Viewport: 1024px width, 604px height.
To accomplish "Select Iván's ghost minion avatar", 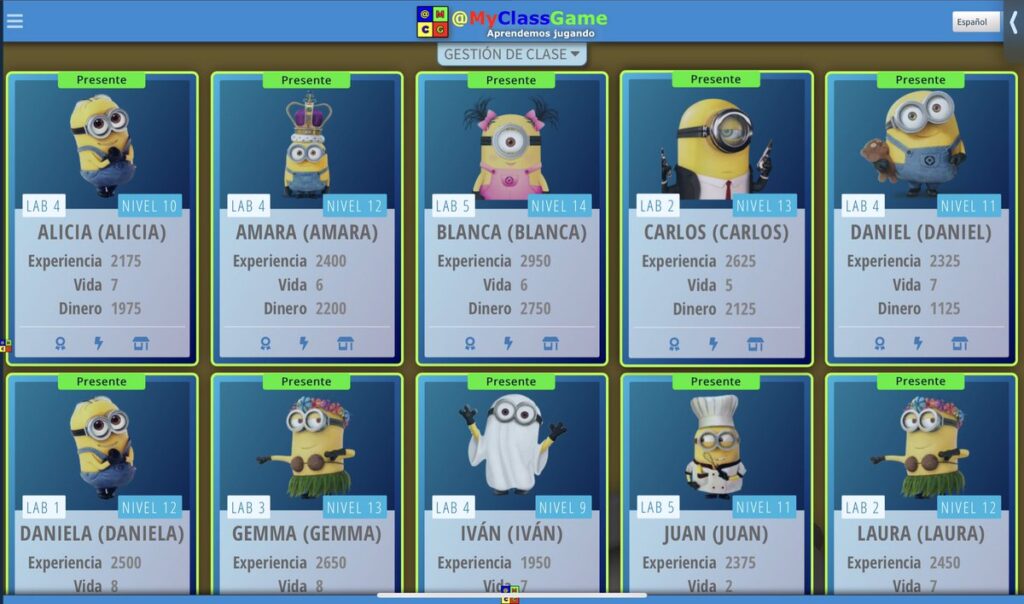I will click(x=511, y=444).
